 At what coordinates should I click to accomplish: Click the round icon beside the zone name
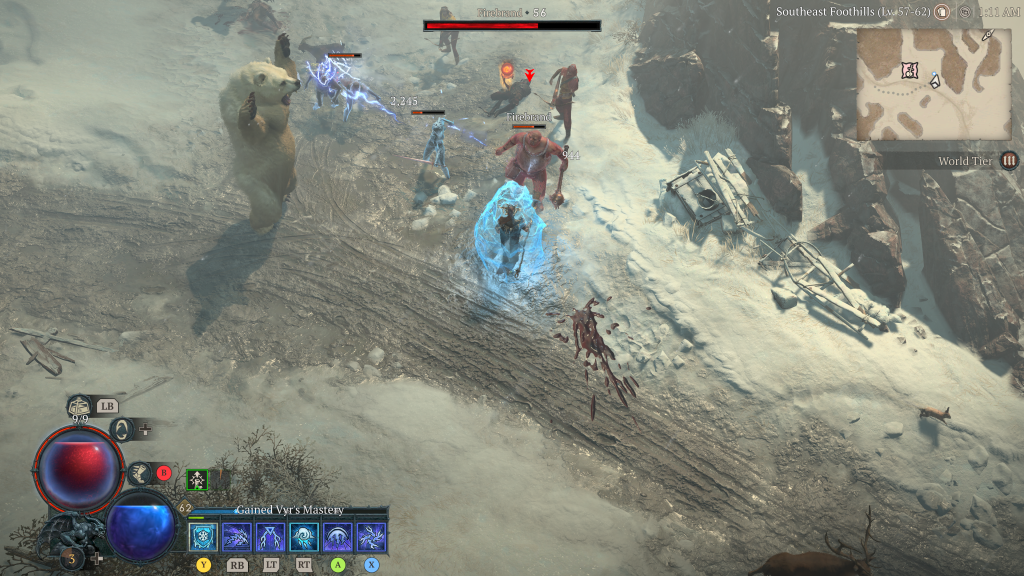coord(941,12)
